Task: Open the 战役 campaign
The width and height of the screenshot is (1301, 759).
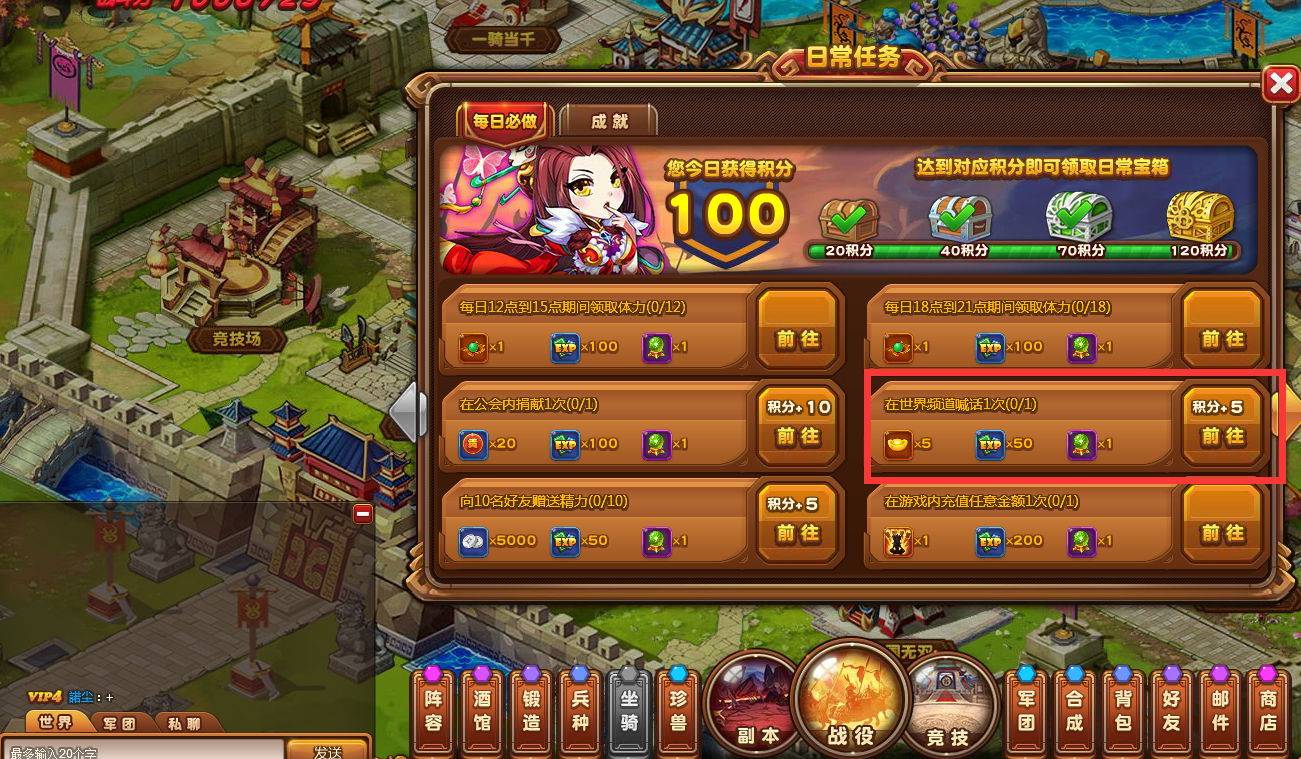Action: pyautogui.click(x=850, y=700)
